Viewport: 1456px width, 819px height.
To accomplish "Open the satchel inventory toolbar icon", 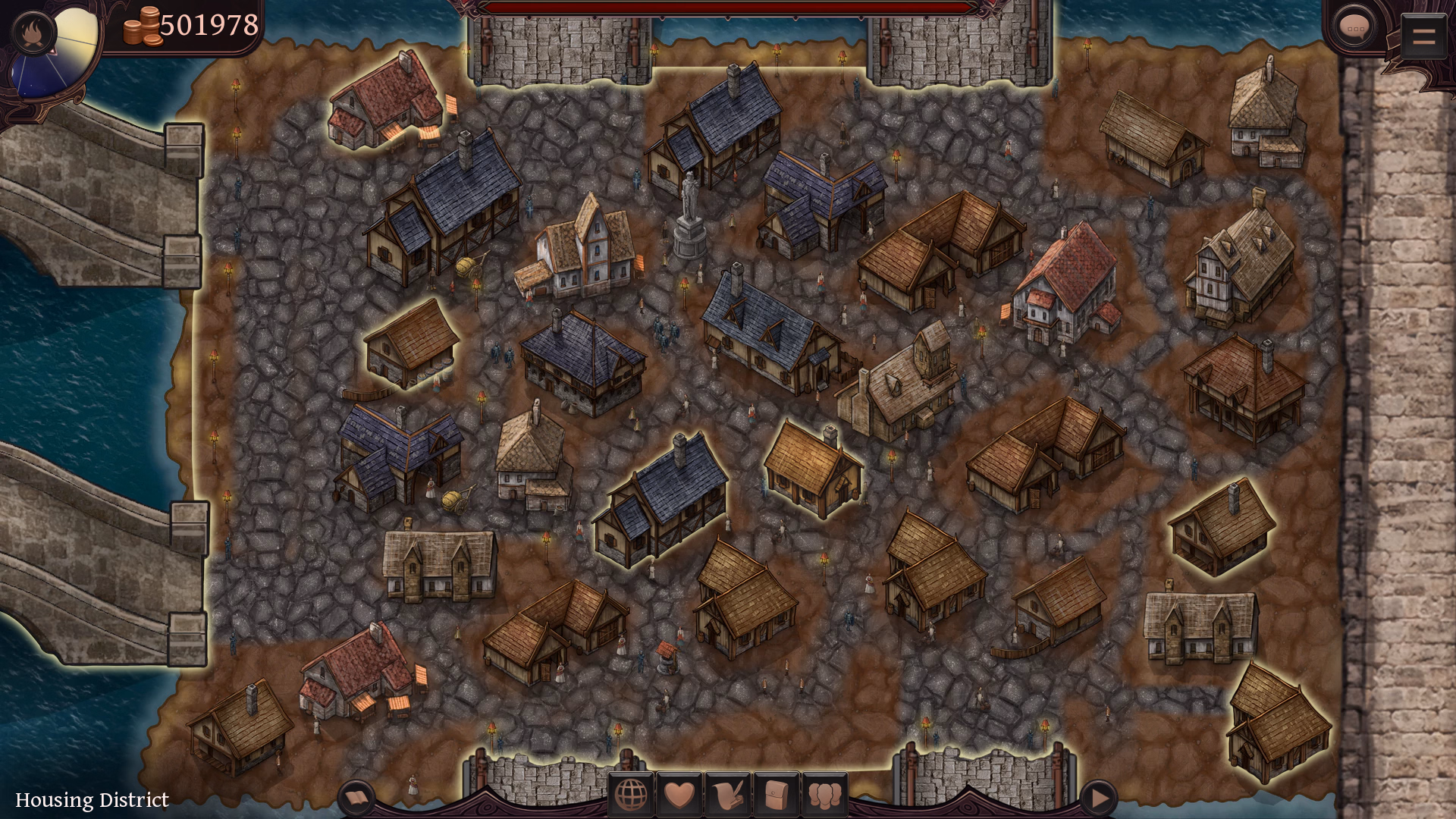I will (x=777, y=795).
